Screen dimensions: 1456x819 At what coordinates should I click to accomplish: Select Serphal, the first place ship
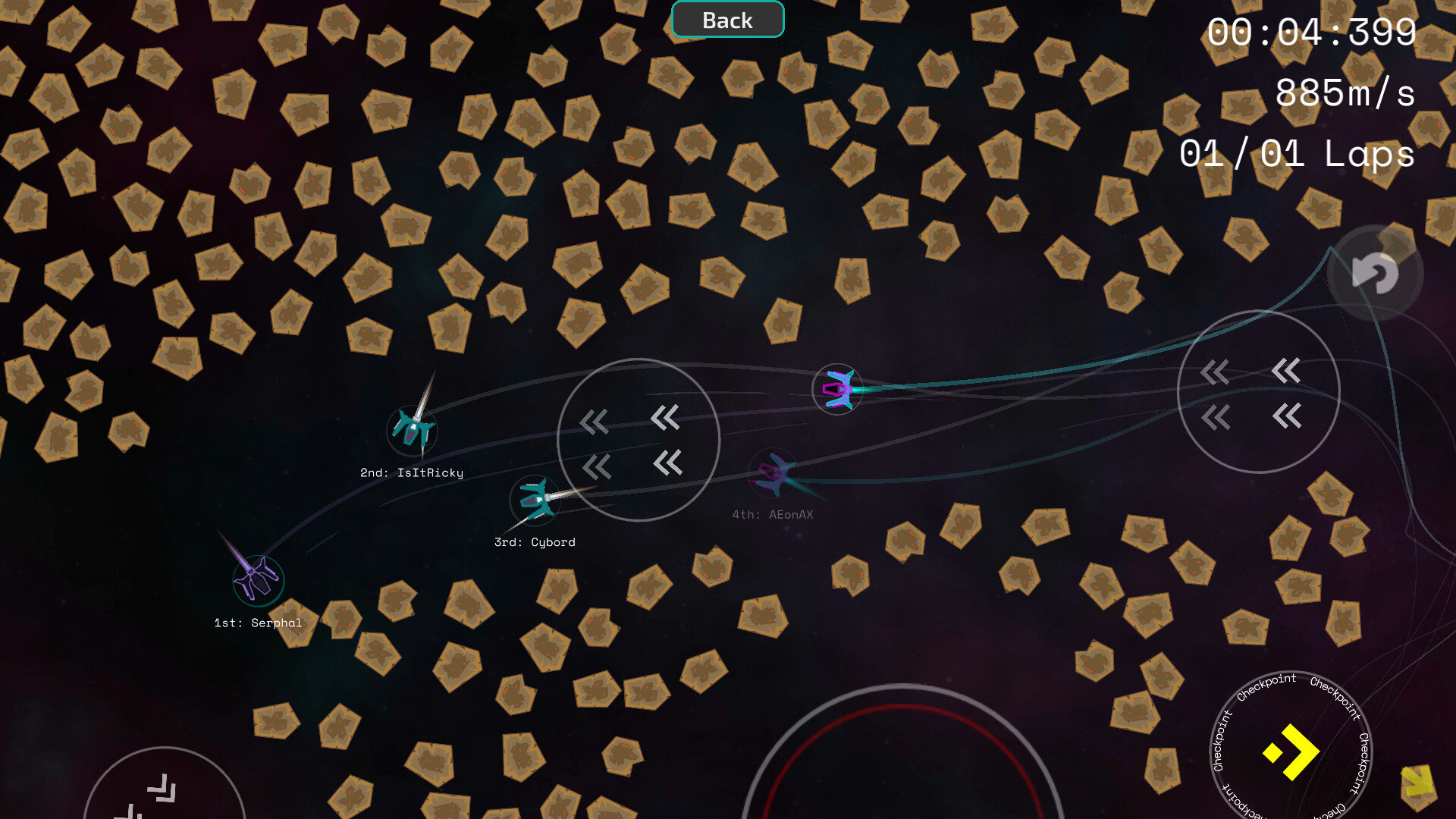pyautogui.click(x=256, y=579)
